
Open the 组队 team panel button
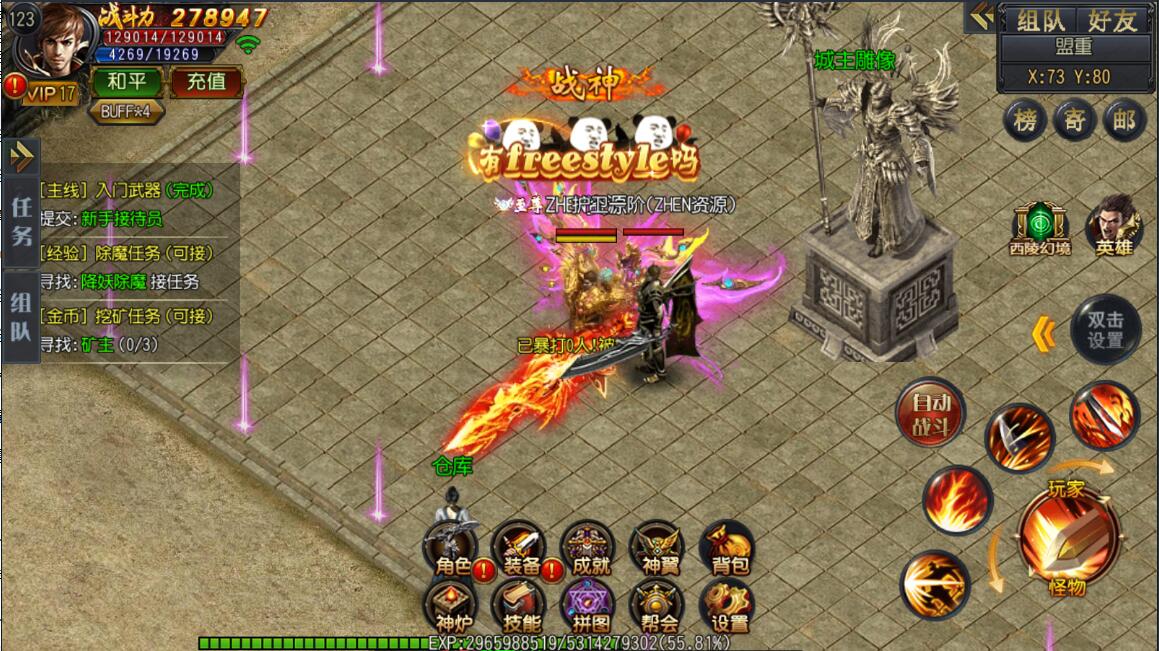[x=1040, y=20]
